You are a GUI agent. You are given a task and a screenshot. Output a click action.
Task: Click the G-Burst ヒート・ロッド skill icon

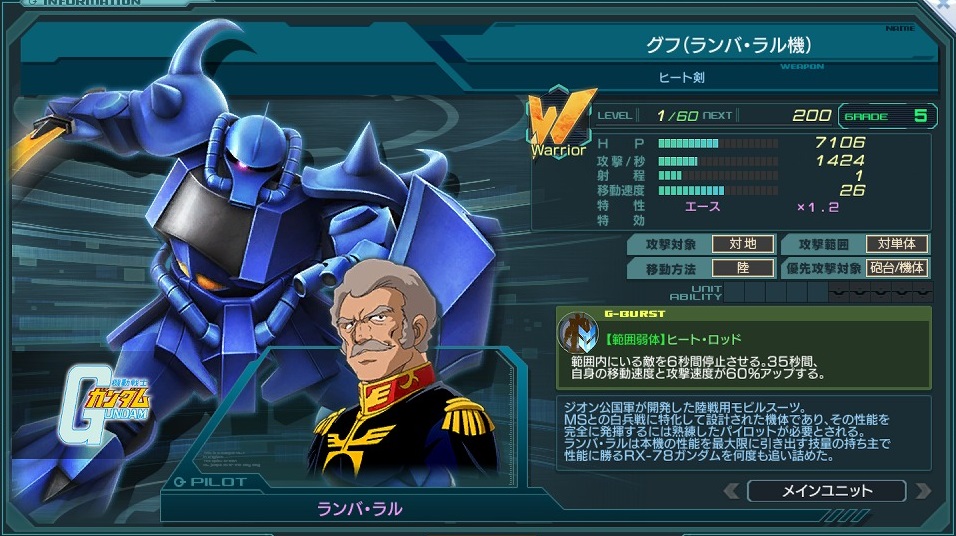point(577,333)
